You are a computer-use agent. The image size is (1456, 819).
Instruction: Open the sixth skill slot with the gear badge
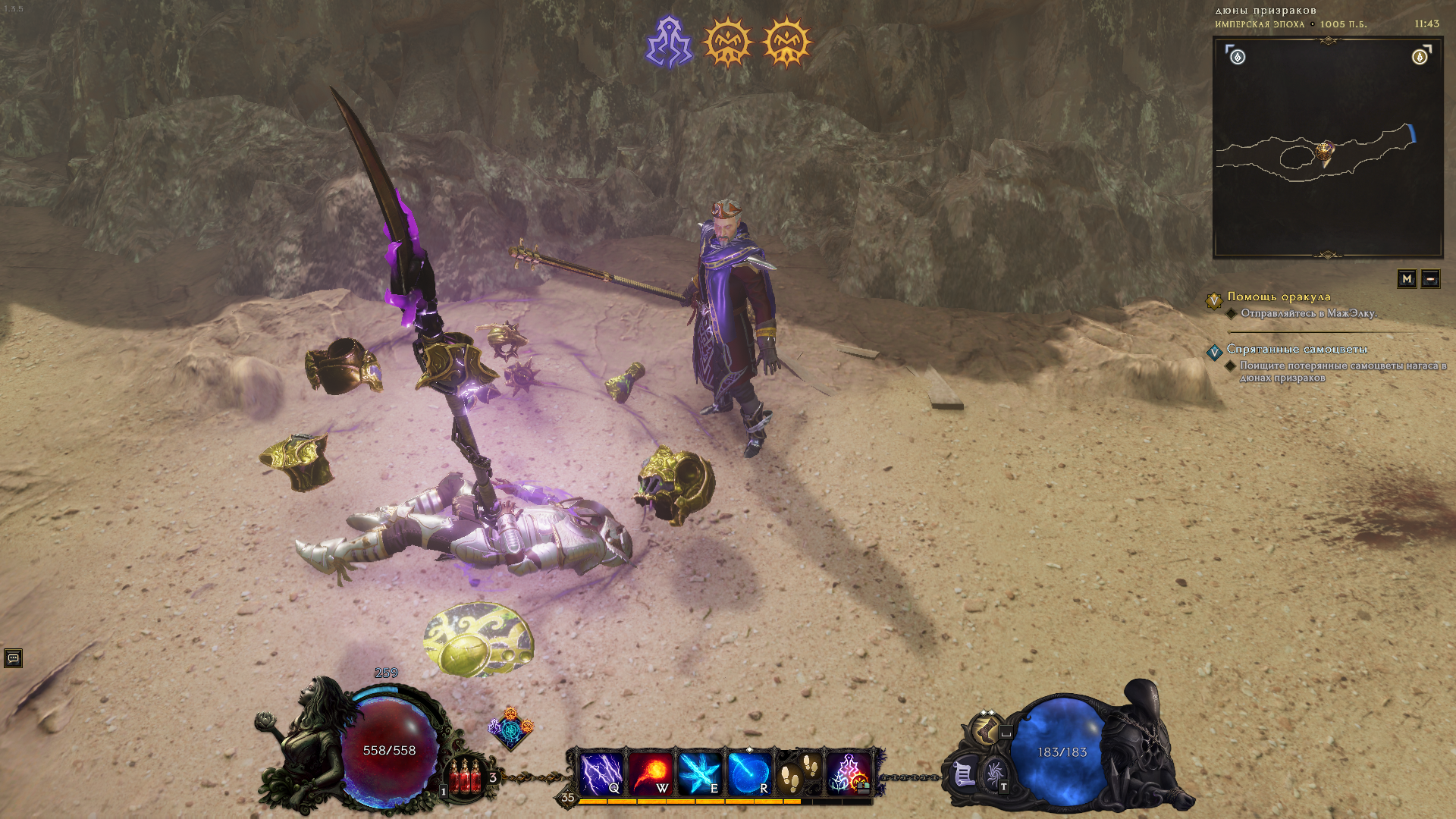[849, 773]
